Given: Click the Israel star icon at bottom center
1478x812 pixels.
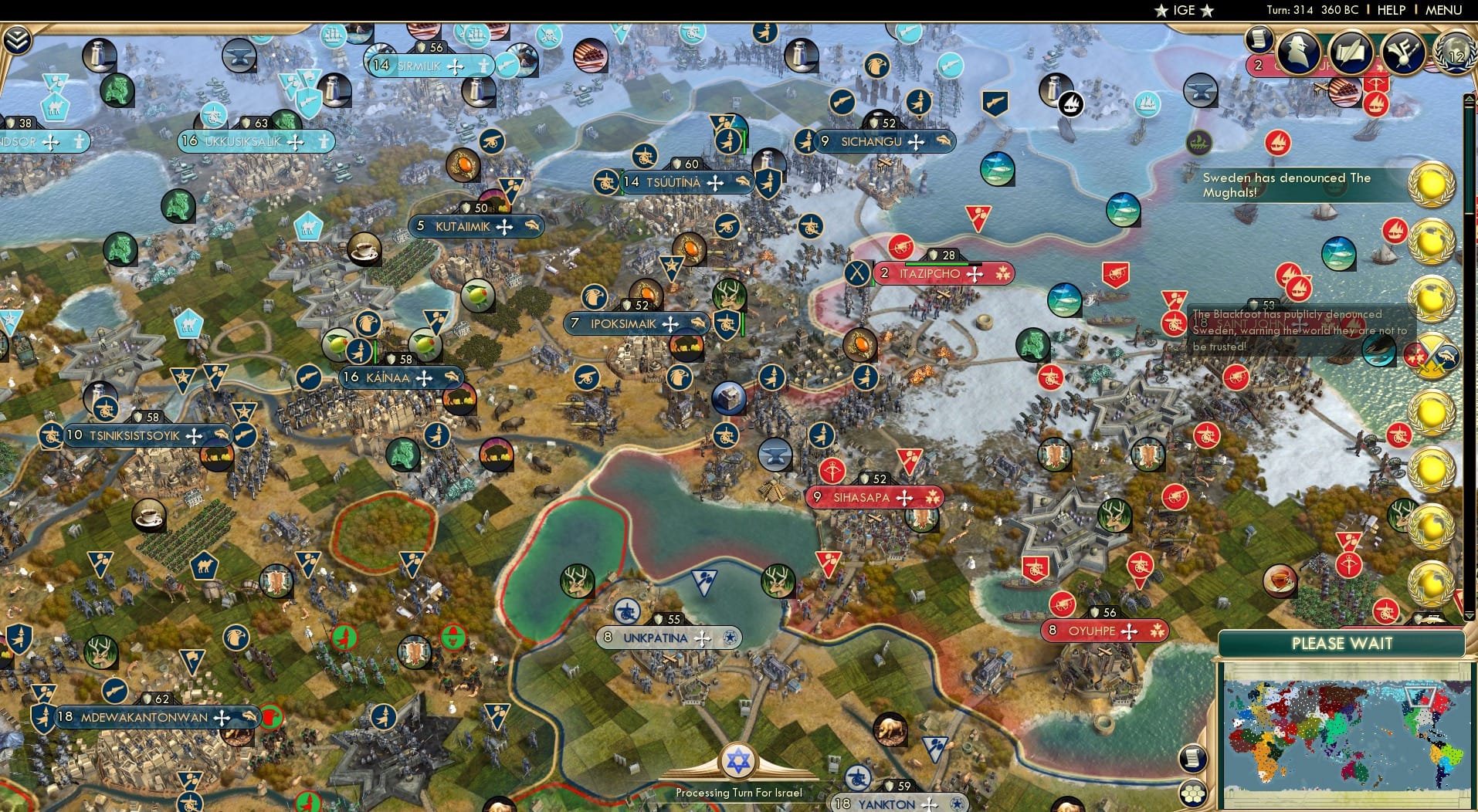Looking at the screenshot, I should tap(739, 760).
